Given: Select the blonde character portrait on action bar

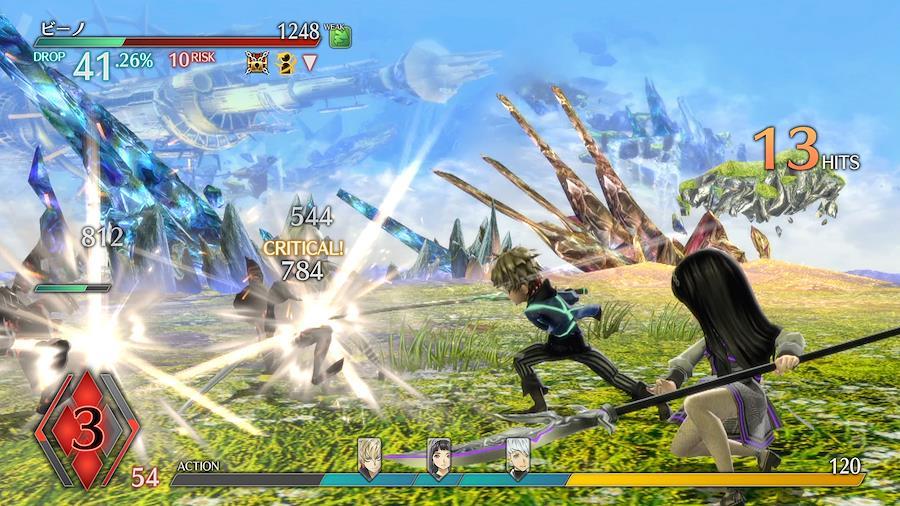Looking at the screenshot, I should [x=369, y=457].
